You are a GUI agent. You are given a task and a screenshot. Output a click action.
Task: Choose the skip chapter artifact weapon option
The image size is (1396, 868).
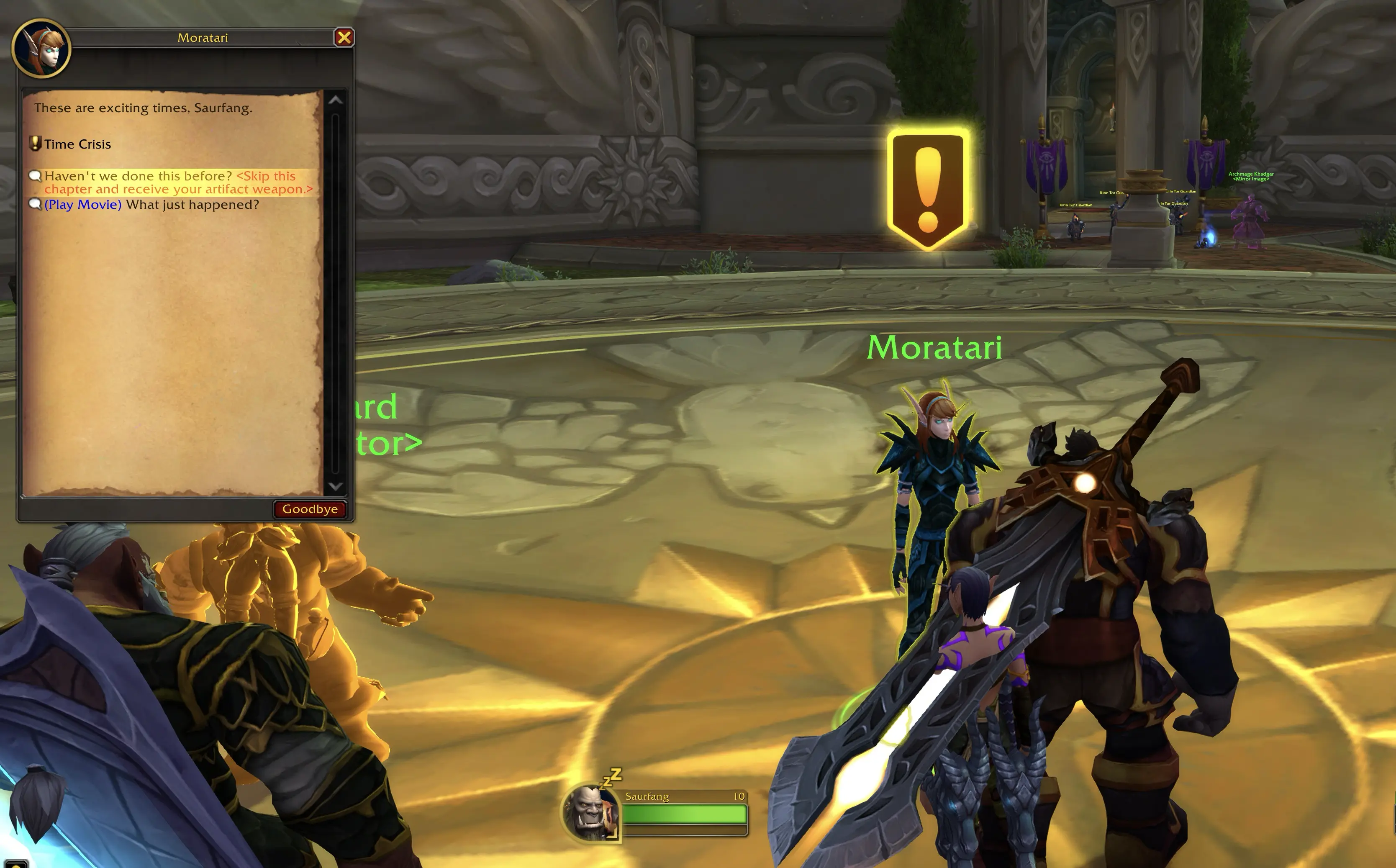coord(178,182)
